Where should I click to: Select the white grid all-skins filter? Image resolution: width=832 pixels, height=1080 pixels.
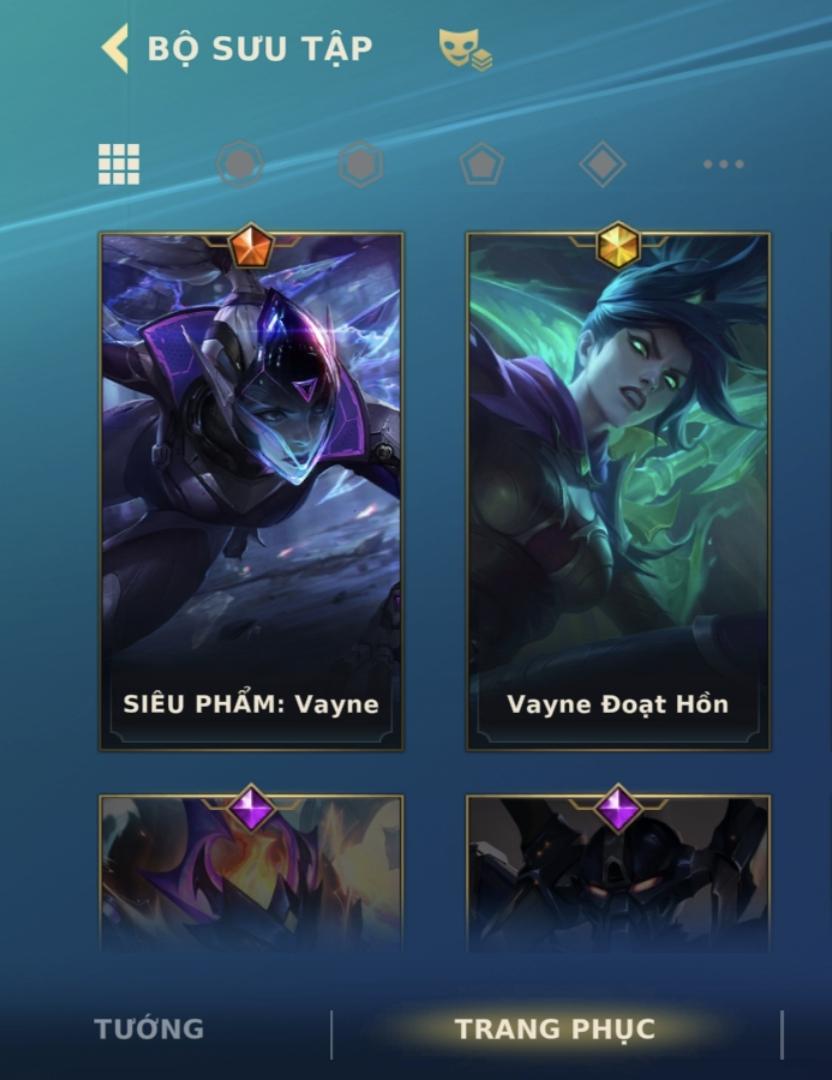119,164
